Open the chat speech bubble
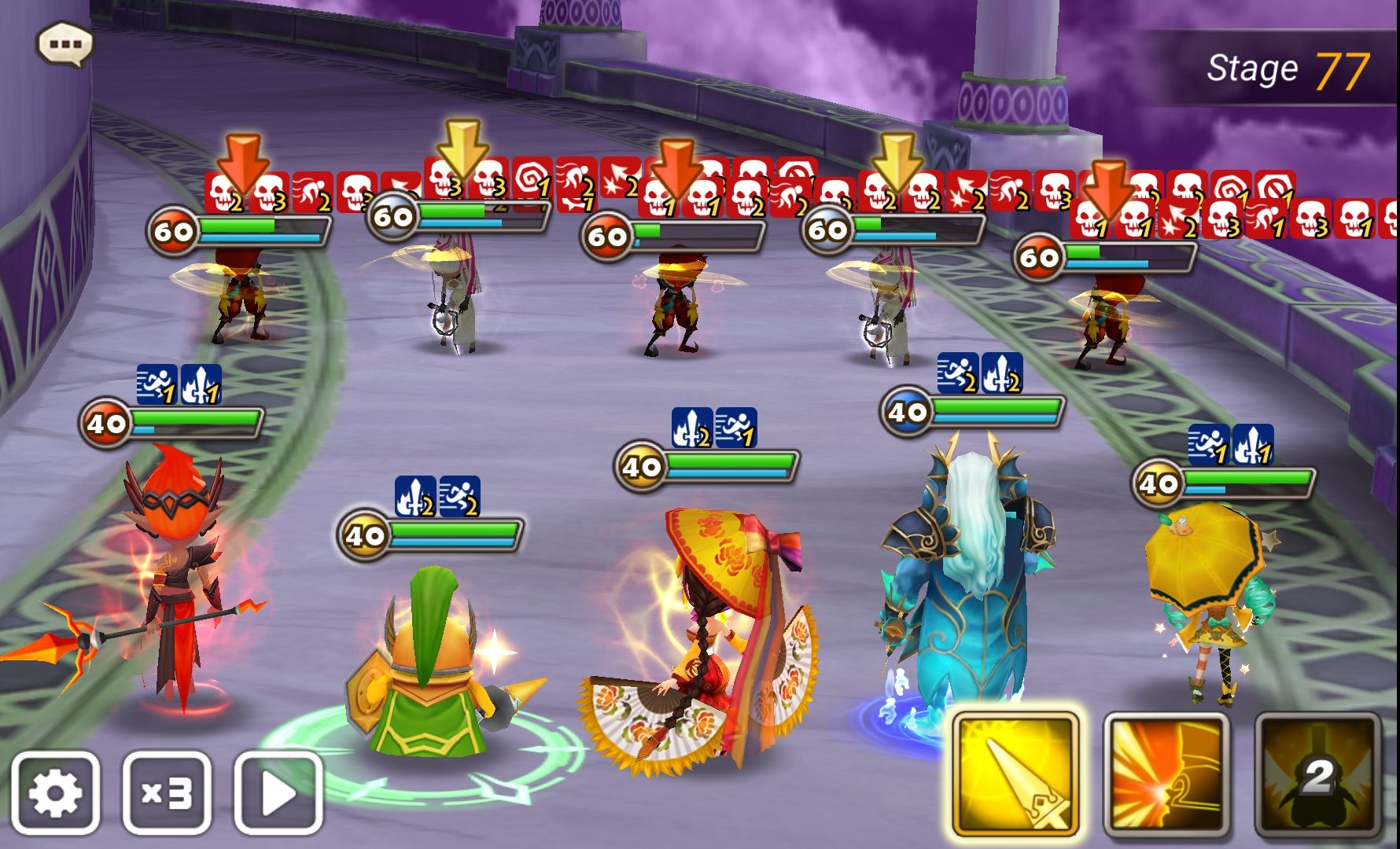This screenshot has height=849, width=1400. pos(64,44)
